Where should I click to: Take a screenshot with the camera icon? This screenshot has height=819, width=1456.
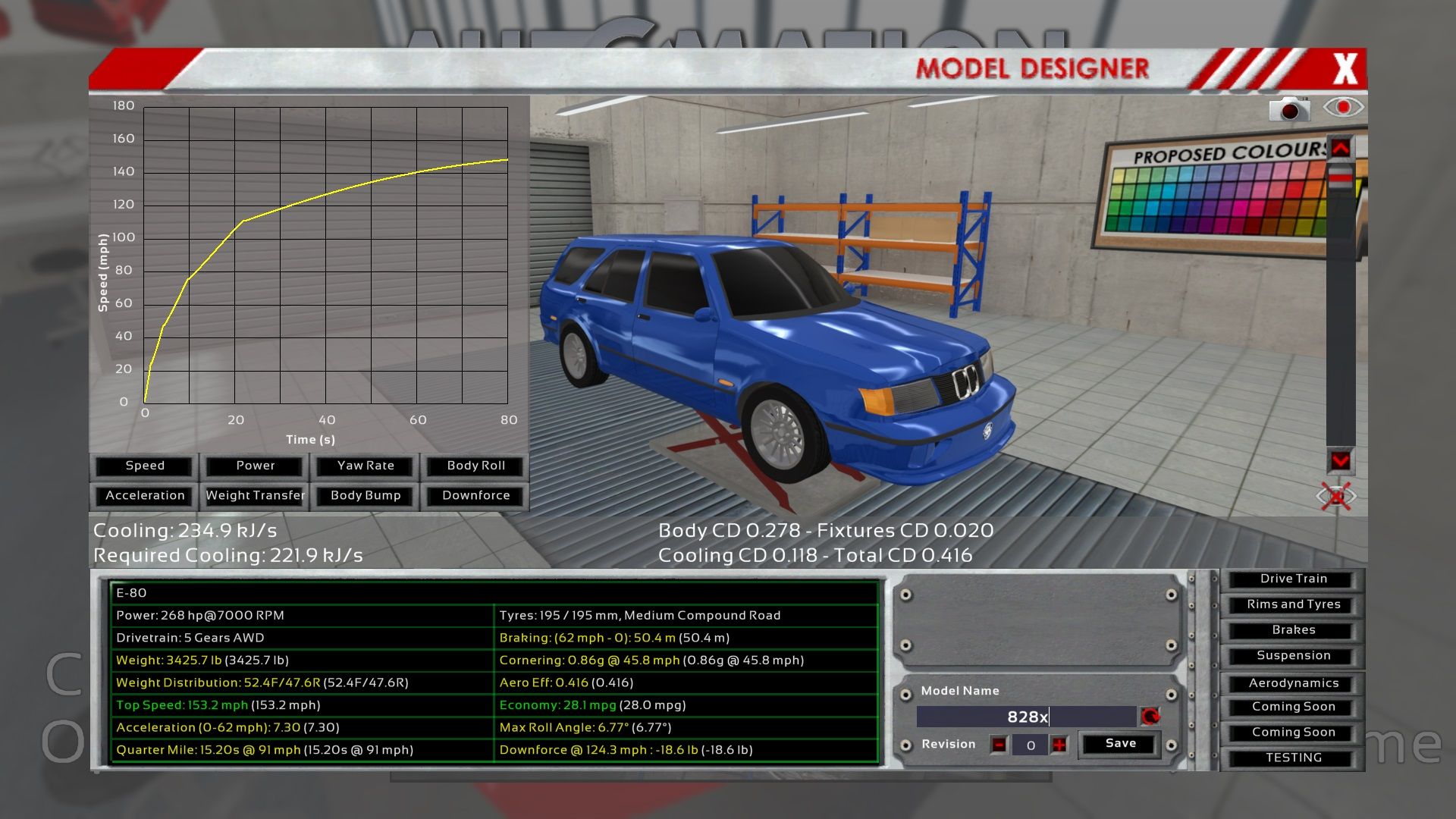1289,110
